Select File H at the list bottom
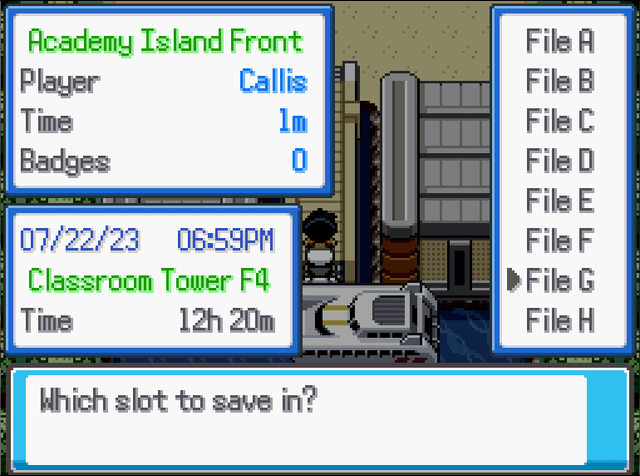 (x=560, y=321)
